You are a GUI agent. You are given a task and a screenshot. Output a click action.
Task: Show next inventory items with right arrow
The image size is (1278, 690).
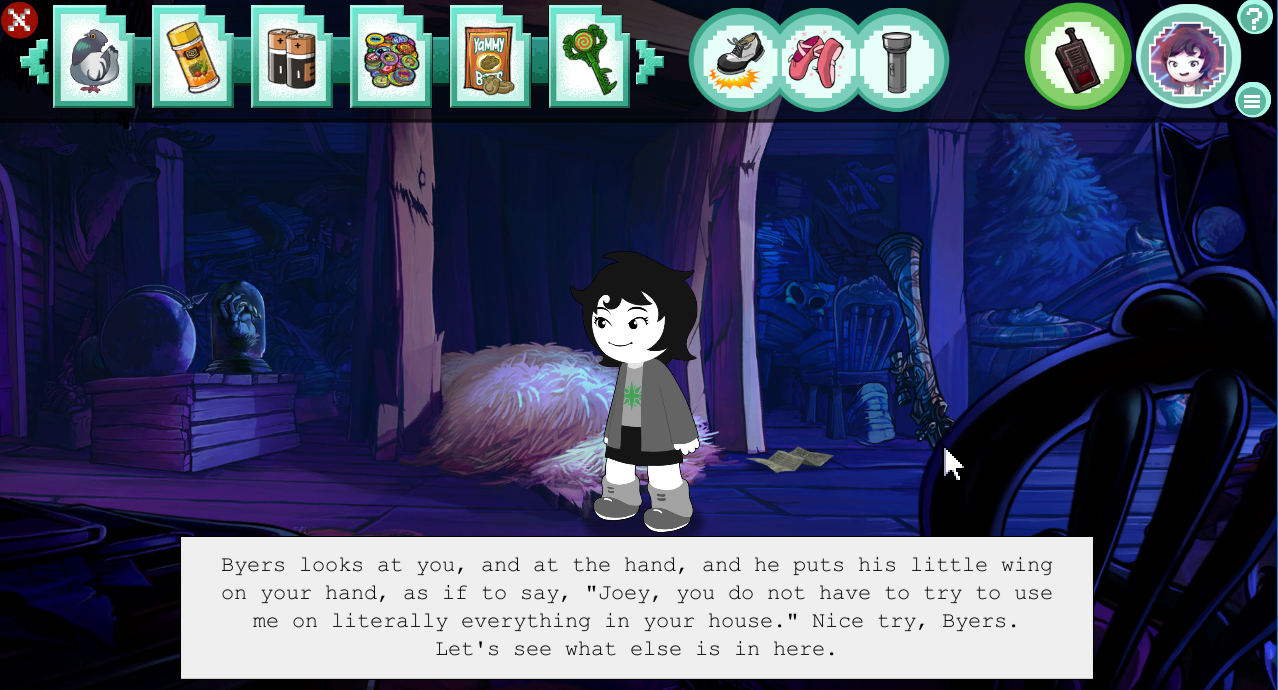(647, 60)
